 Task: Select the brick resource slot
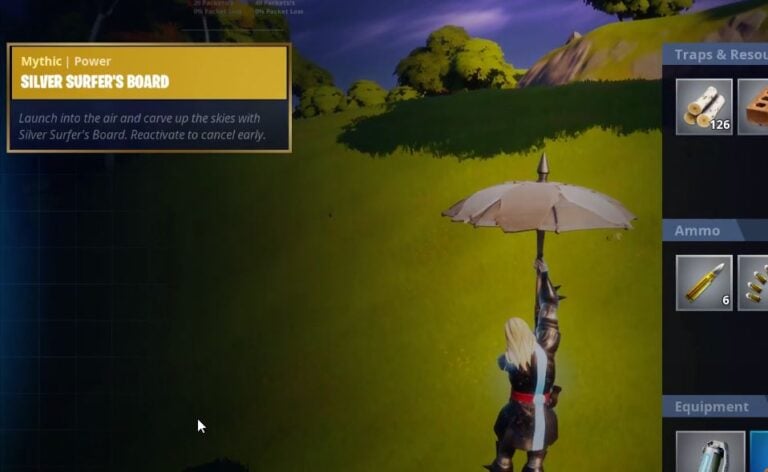coord(754,106)
